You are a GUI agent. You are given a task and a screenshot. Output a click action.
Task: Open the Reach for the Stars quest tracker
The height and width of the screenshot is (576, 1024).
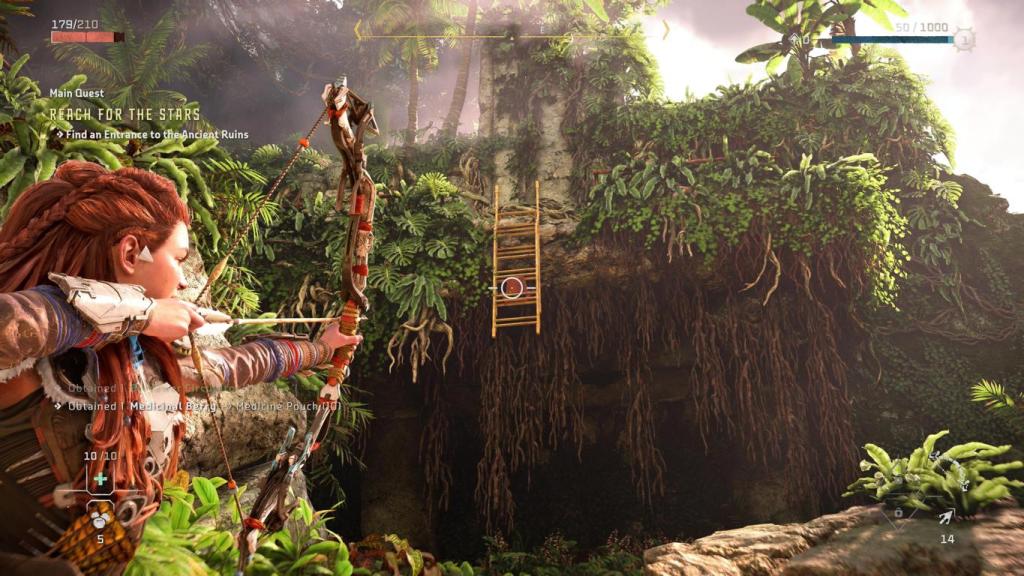125,114
